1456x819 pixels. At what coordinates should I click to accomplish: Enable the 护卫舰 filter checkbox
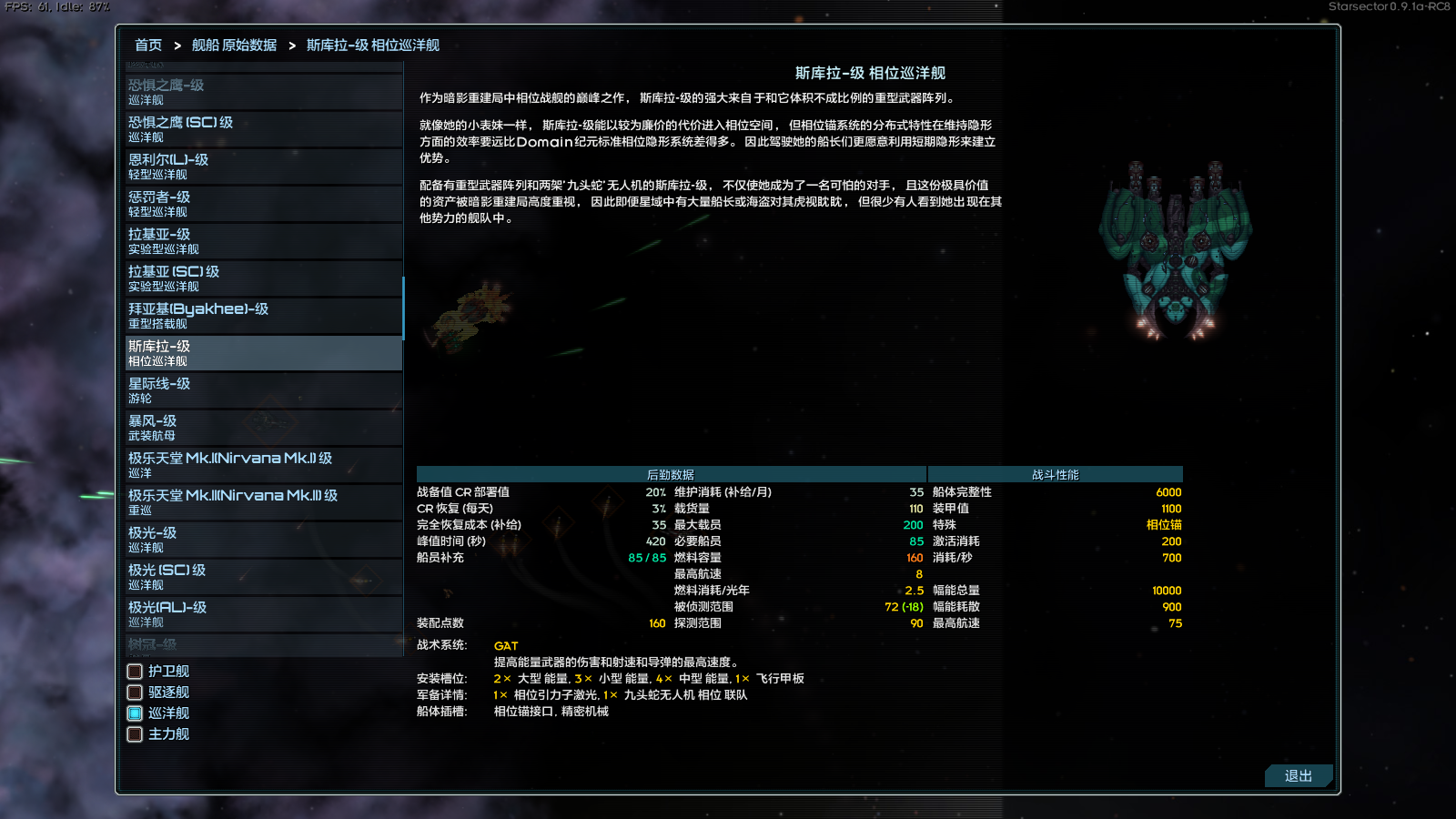pyautogui.click(x=133, y=671)
